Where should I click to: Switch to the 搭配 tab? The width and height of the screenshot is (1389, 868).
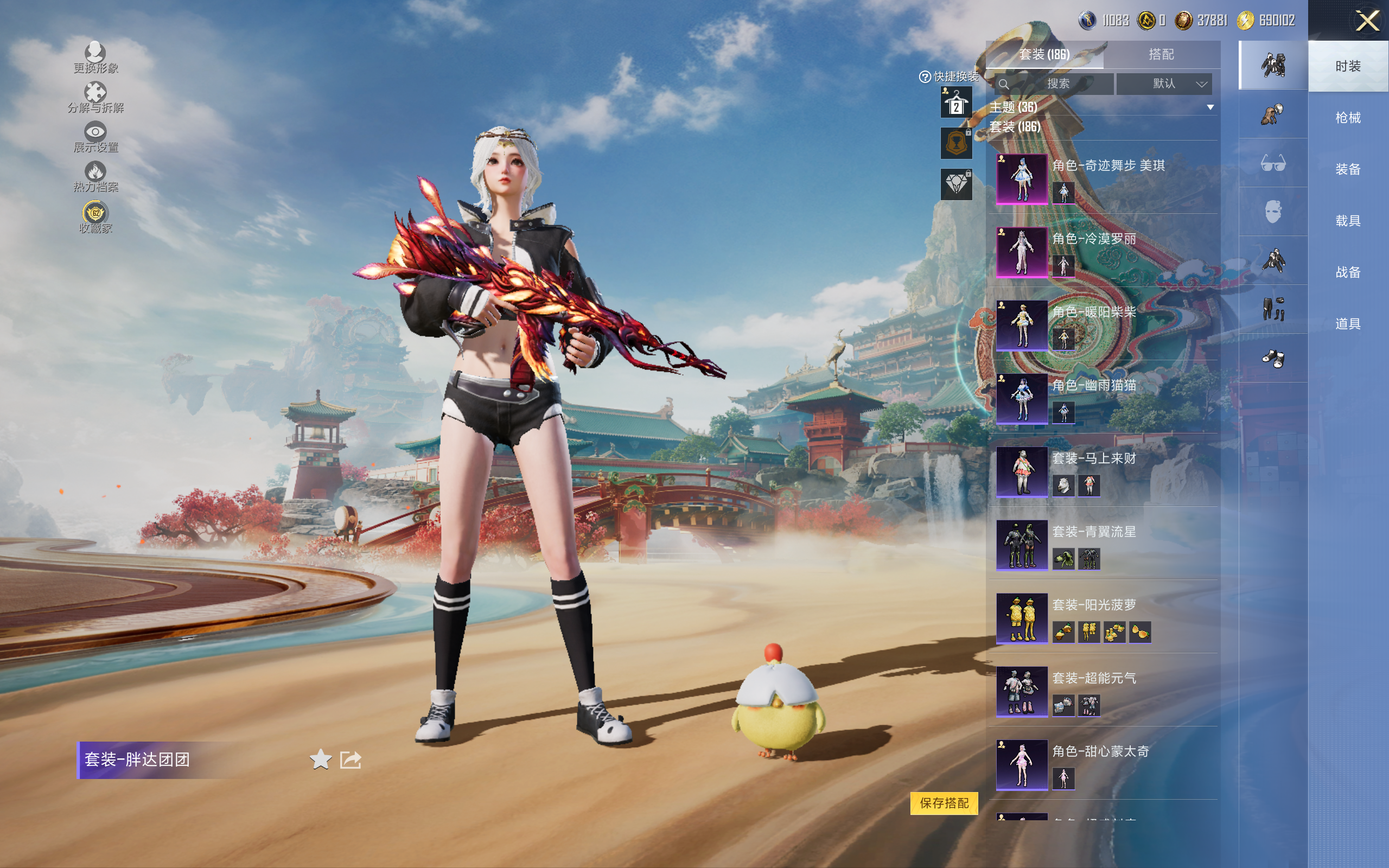[x=1161, y=55]
